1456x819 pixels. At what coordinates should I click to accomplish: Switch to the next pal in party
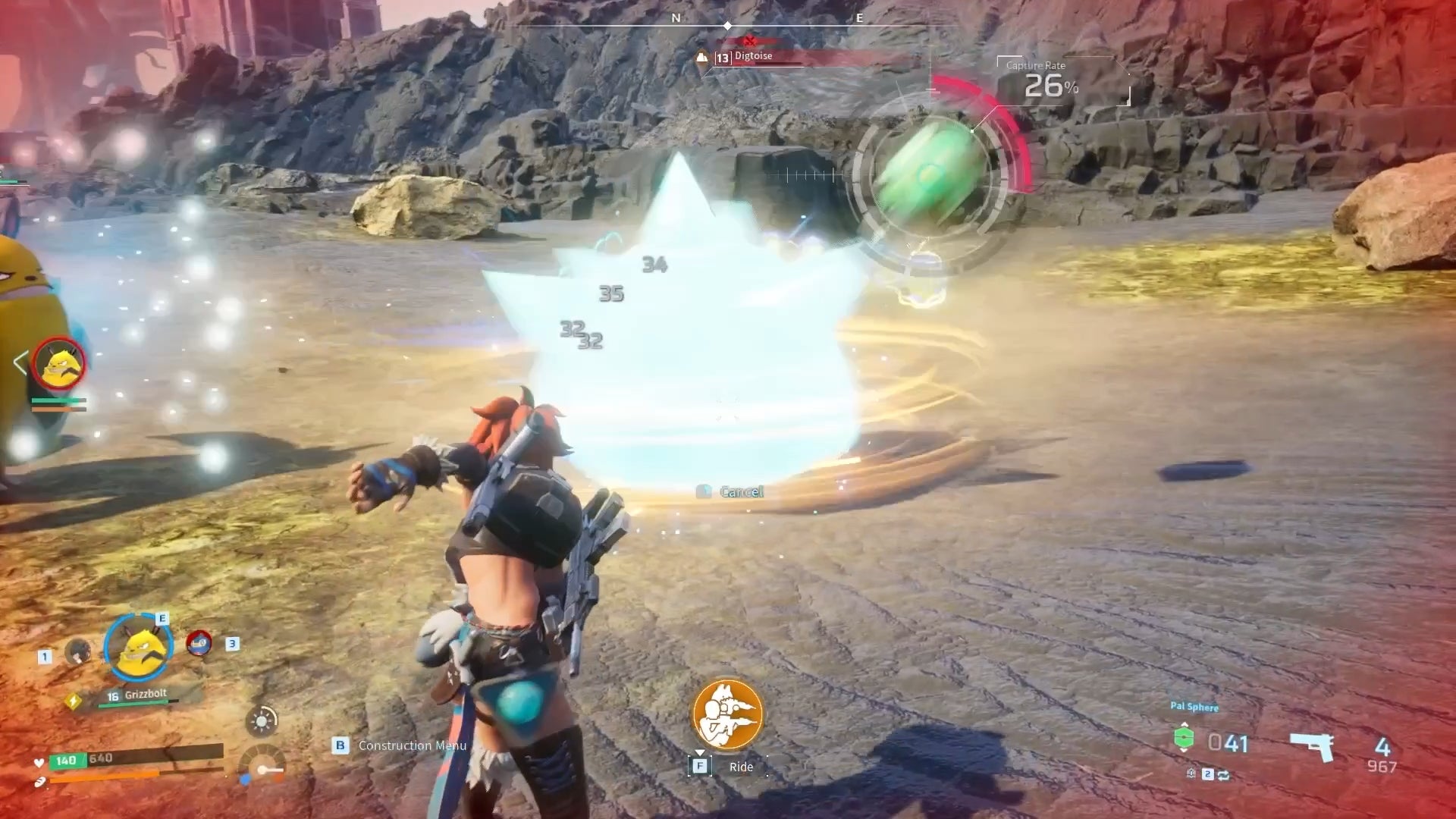(x=199, y=643)
